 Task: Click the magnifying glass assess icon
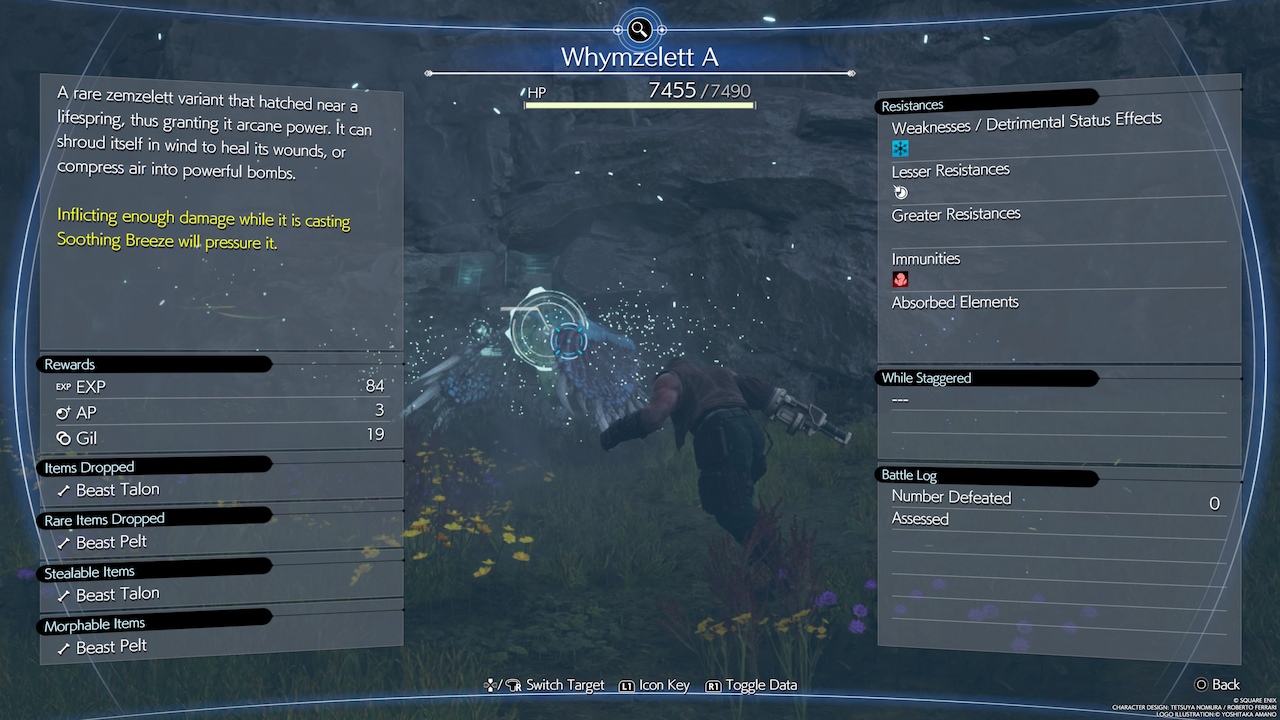639,29
